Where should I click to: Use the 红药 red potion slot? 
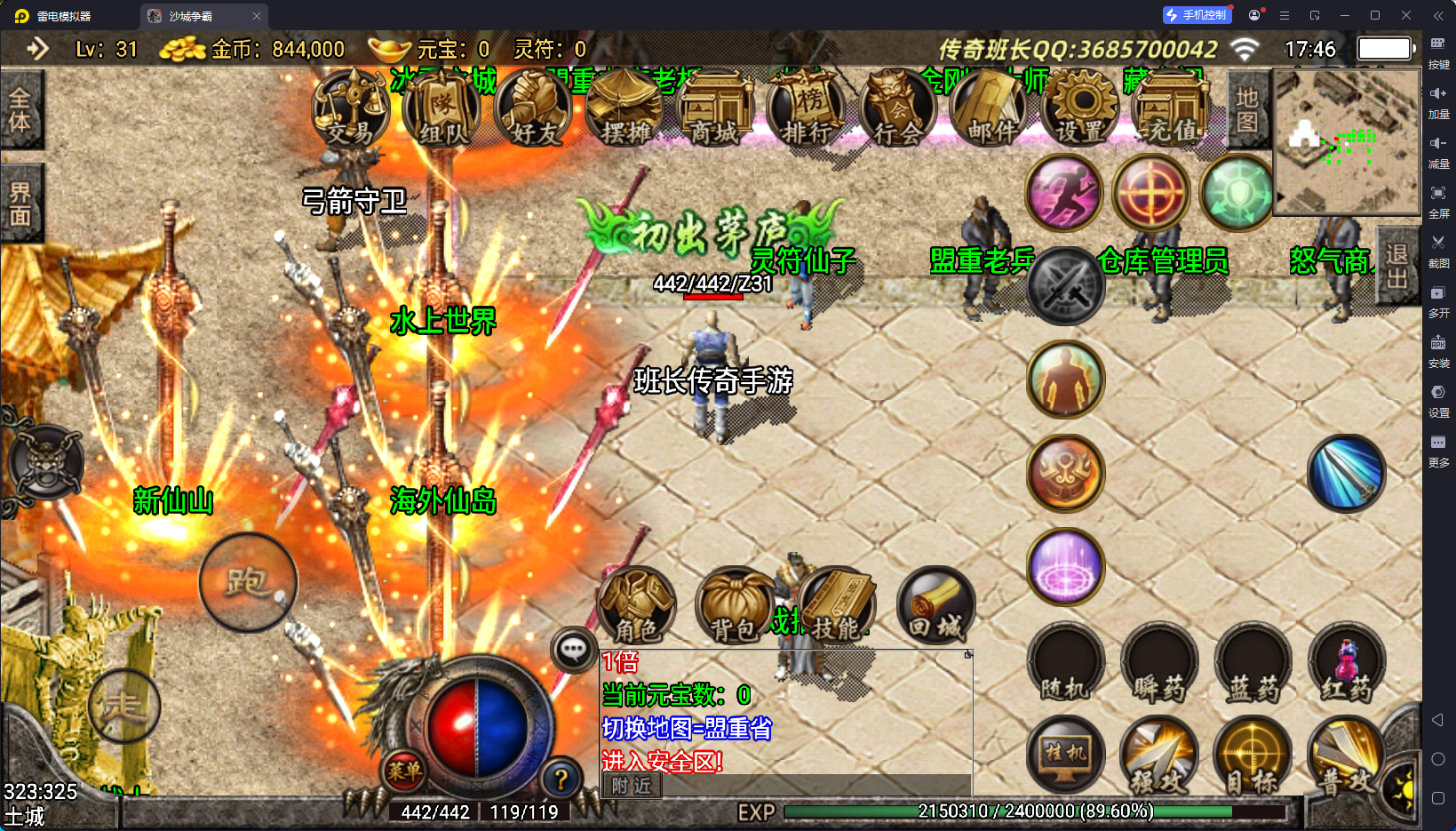(1347, 663)
